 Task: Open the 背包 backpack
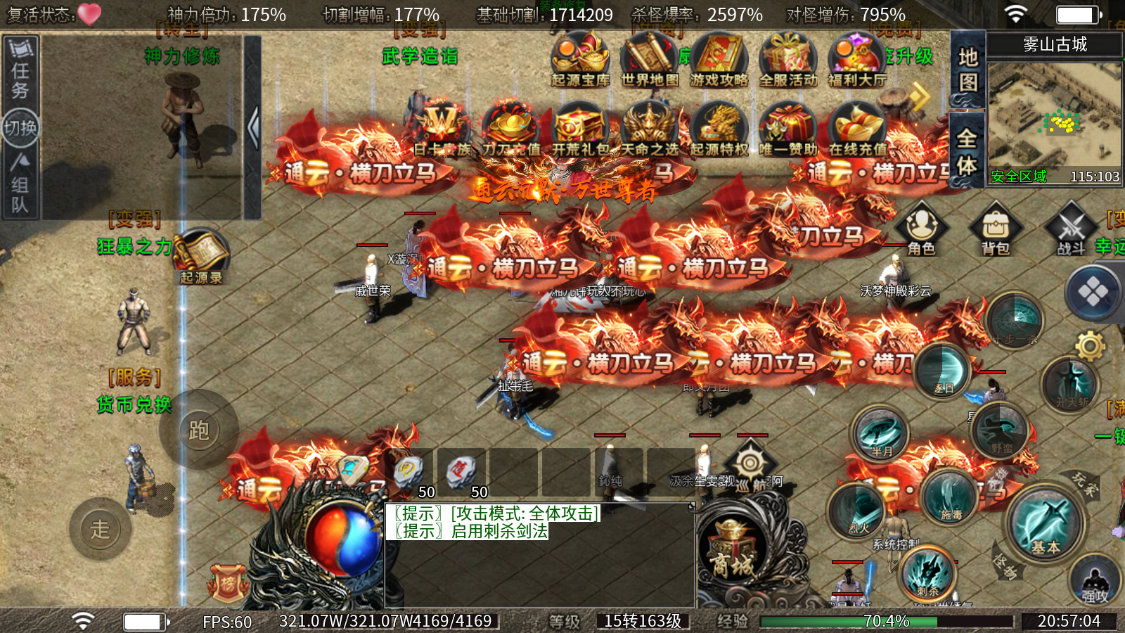coord(995,227)
